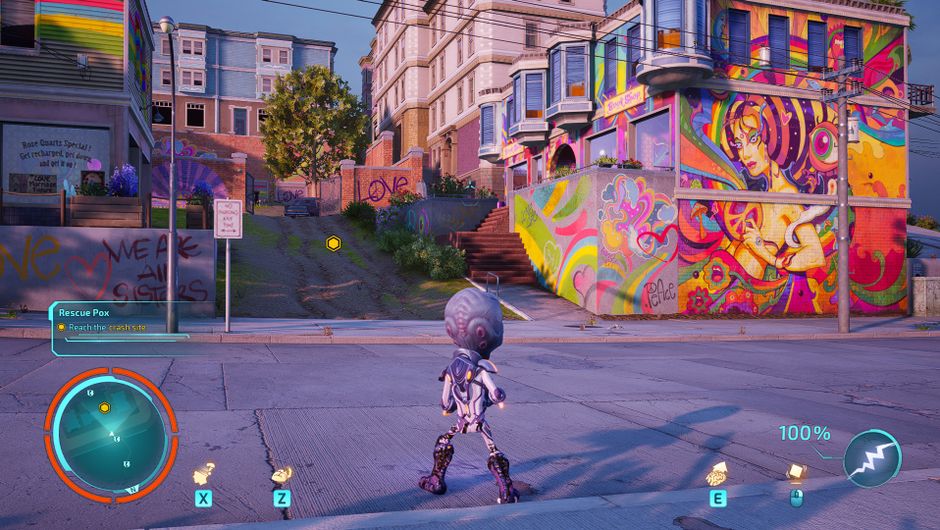
Task: Click the yellow hexagon waypoint marker on the hill
Action: pyautogui.click(x=333, y=243)
